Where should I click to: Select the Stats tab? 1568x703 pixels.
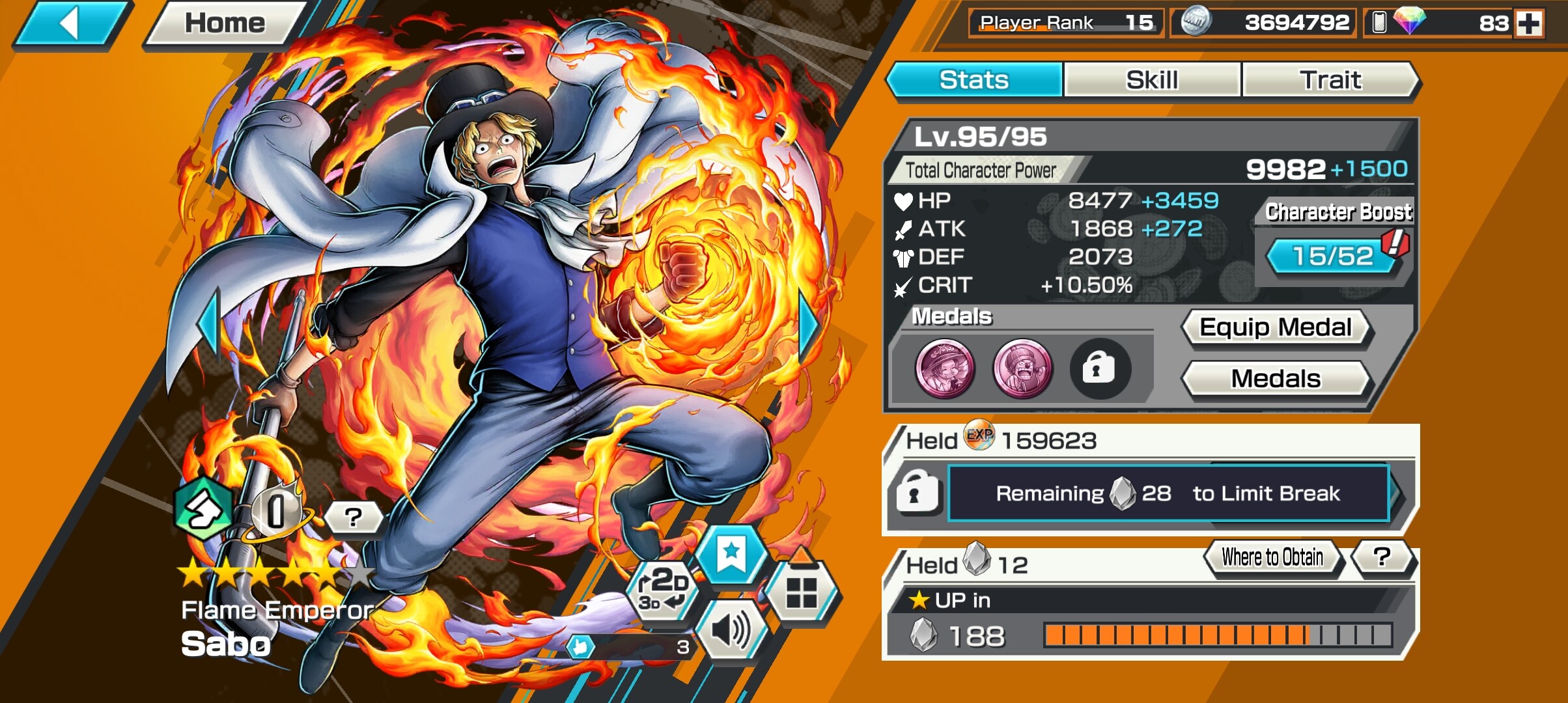pos(974,80)
